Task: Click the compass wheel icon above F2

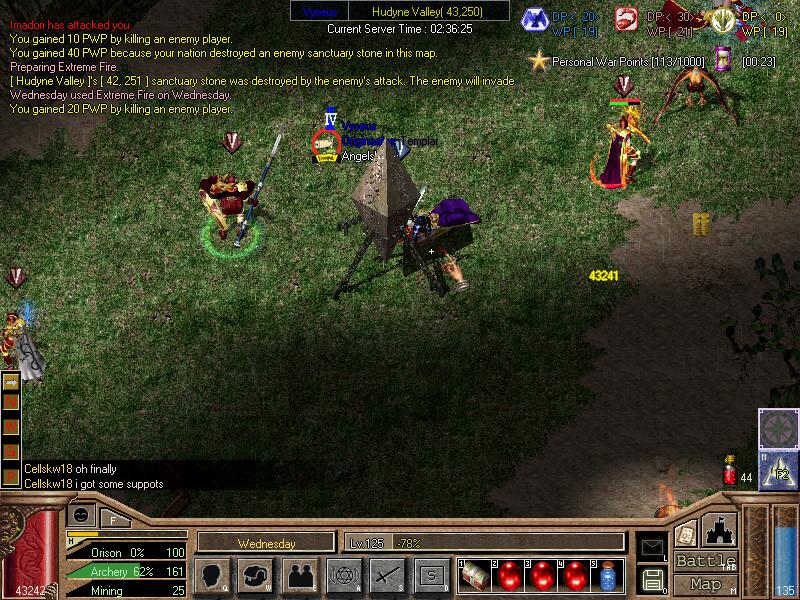Action: [778, 427]
